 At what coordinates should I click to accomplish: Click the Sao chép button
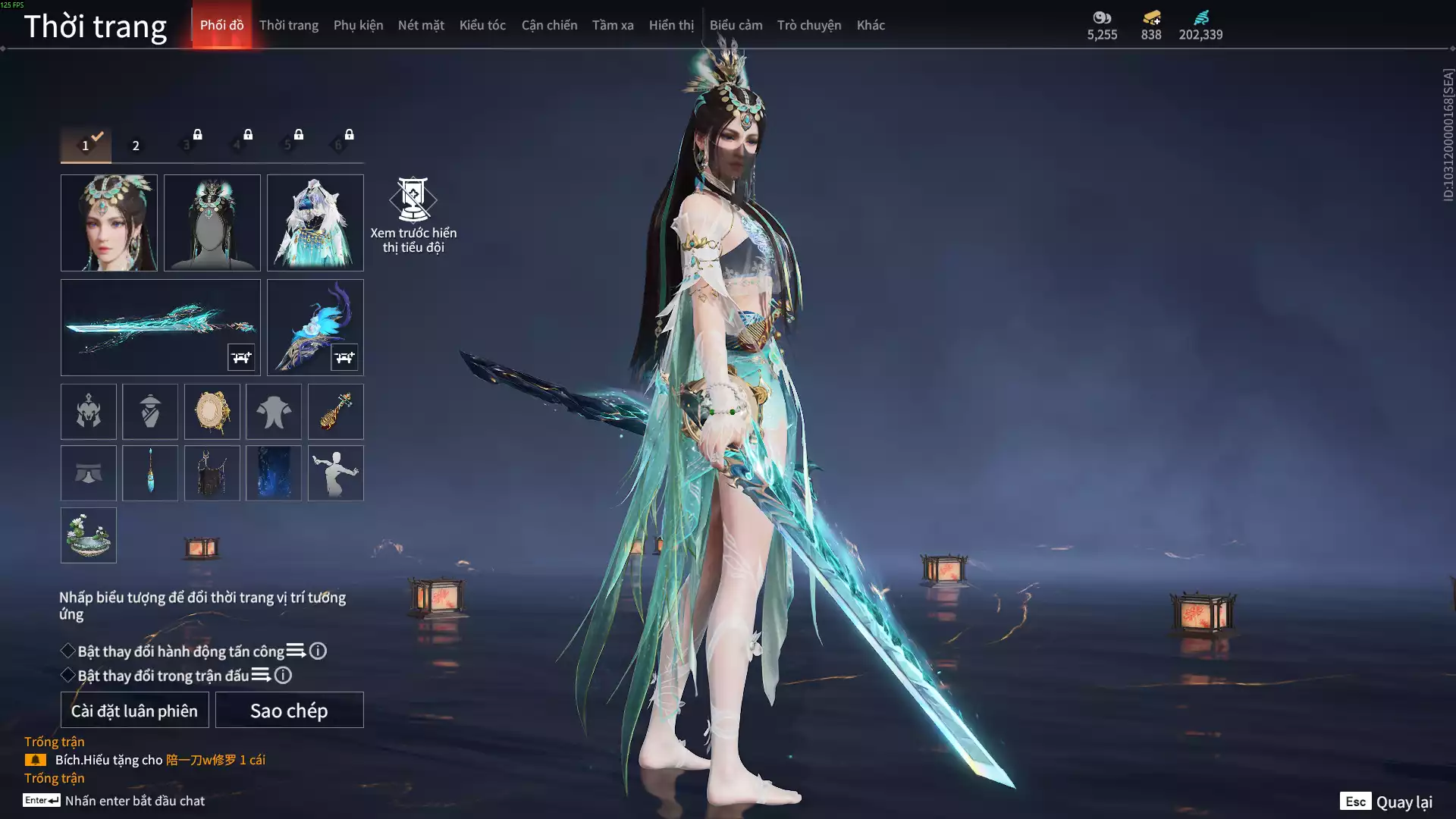[289, 710]
